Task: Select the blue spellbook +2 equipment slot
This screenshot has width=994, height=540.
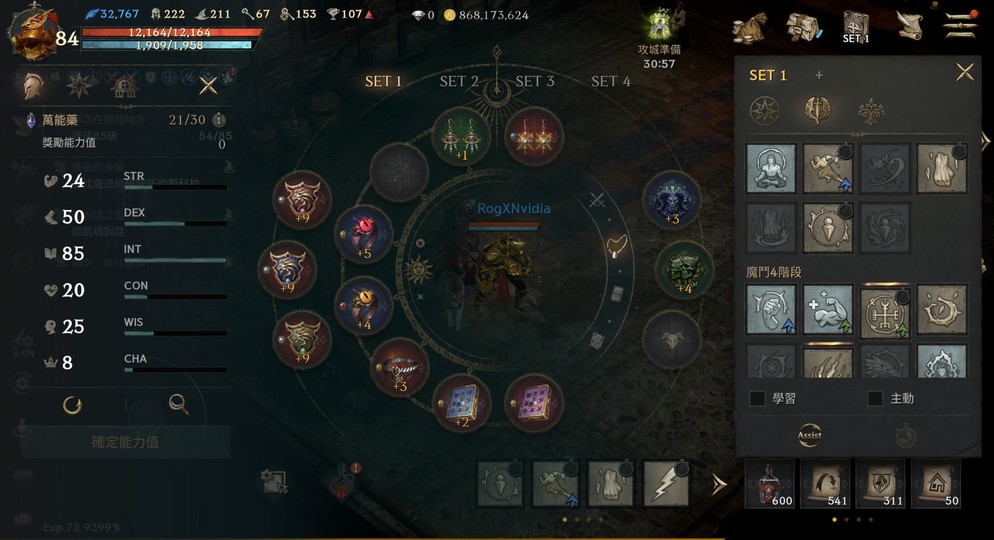Action: (461, 402)
